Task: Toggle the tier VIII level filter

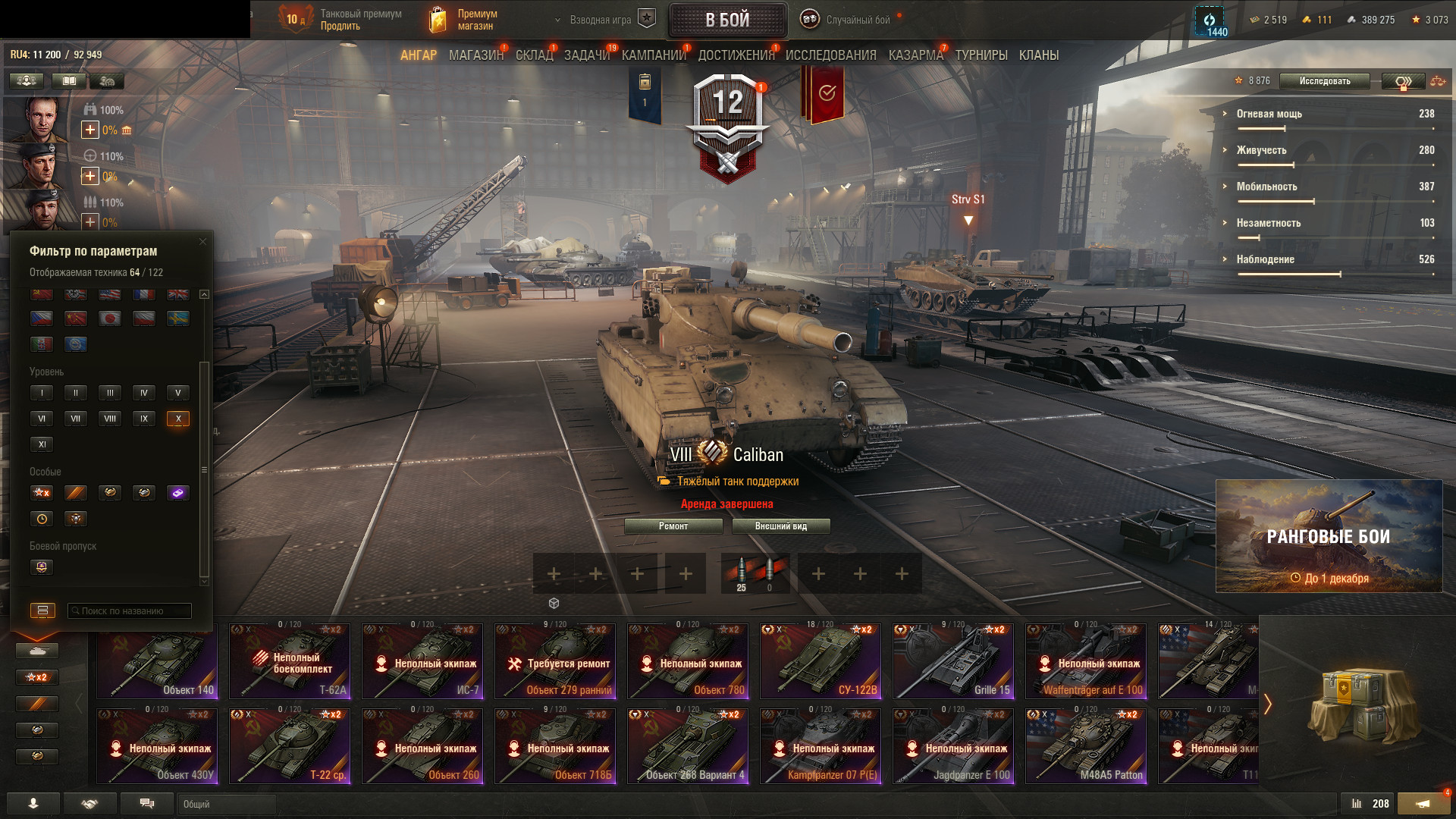Action: click(x=110, y=419)
